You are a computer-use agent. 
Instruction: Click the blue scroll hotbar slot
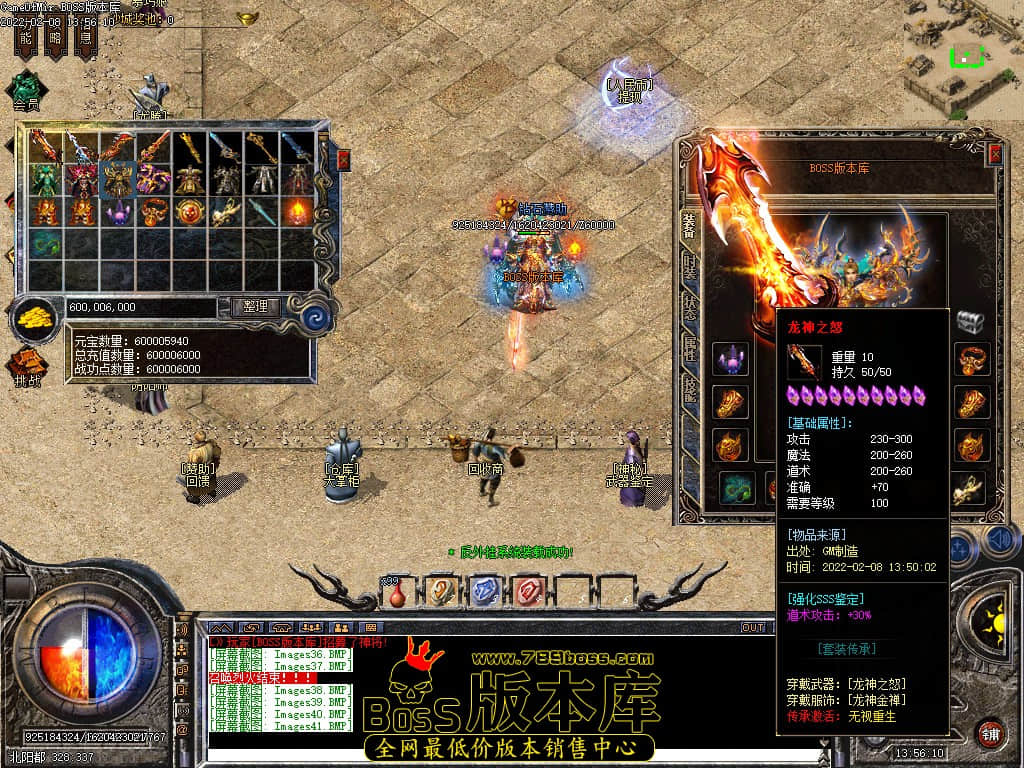click(484, 591)
